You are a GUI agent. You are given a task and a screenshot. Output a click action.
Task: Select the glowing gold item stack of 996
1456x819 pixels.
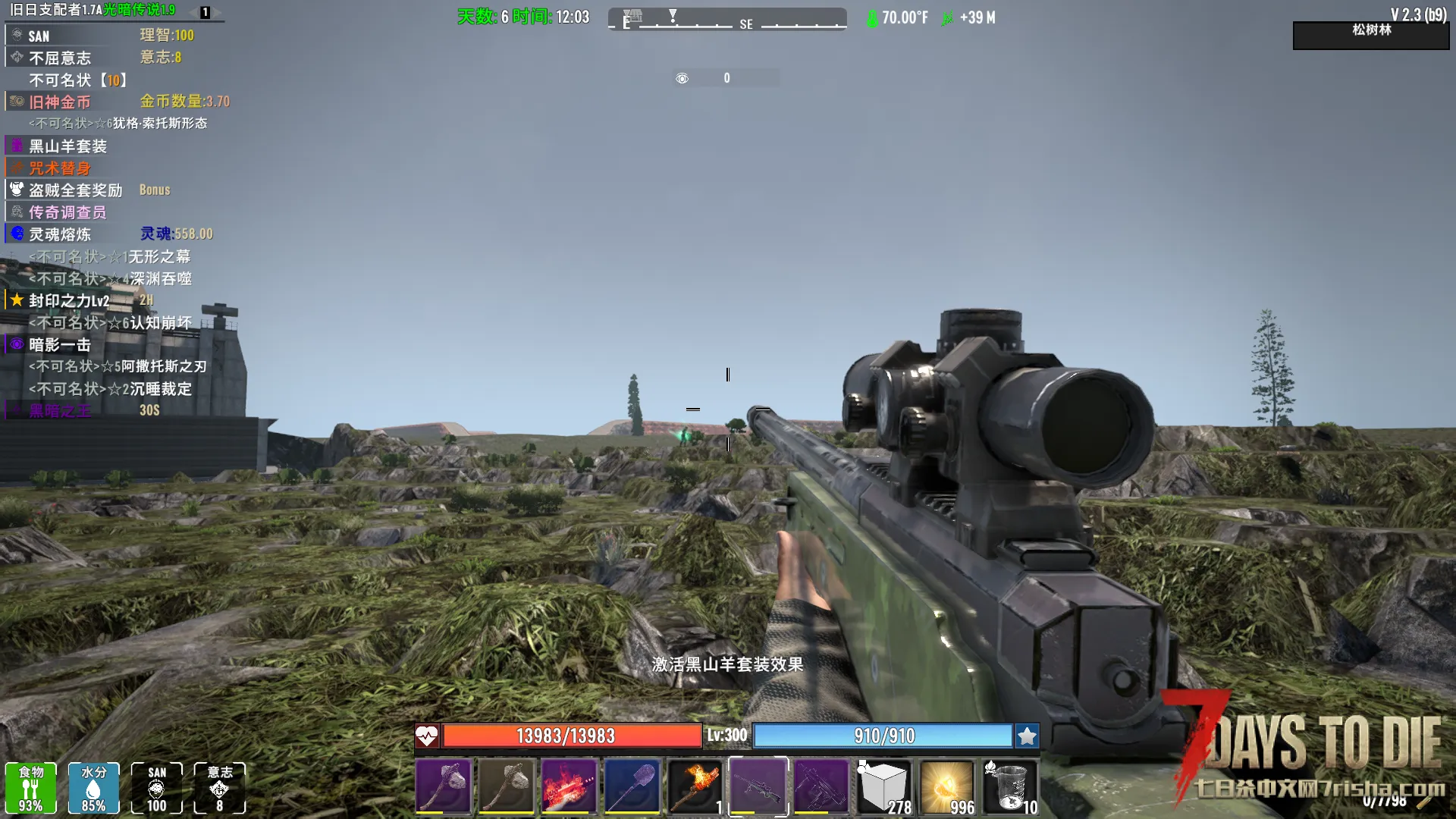coord(947,786)
